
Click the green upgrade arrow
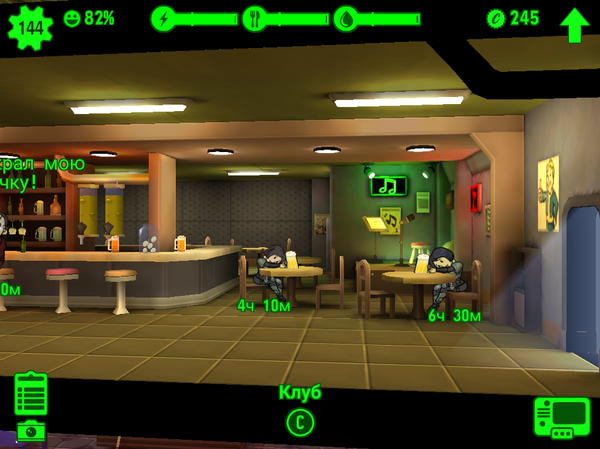click(x=575, y=23)
